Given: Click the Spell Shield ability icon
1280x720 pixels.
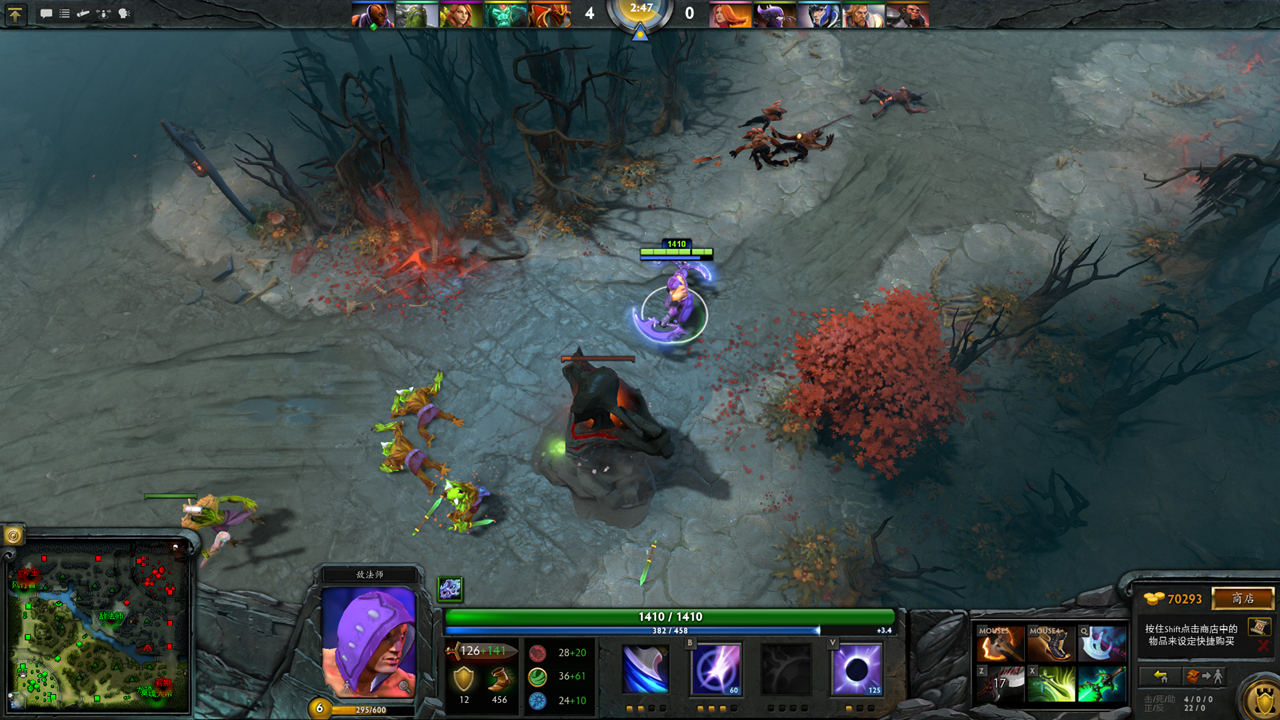Looking at the screenshot, I should click(786, 669).
